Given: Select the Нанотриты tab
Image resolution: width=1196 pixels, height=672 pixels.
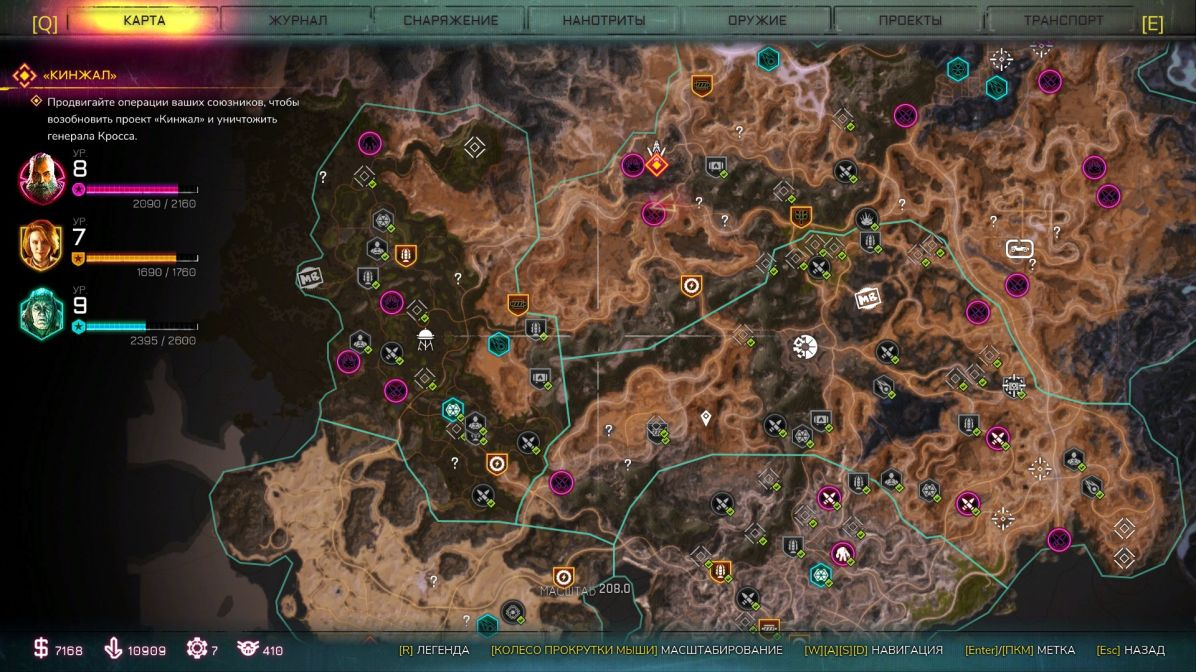Looking at the screenshot, I should (x=603, y=20).
